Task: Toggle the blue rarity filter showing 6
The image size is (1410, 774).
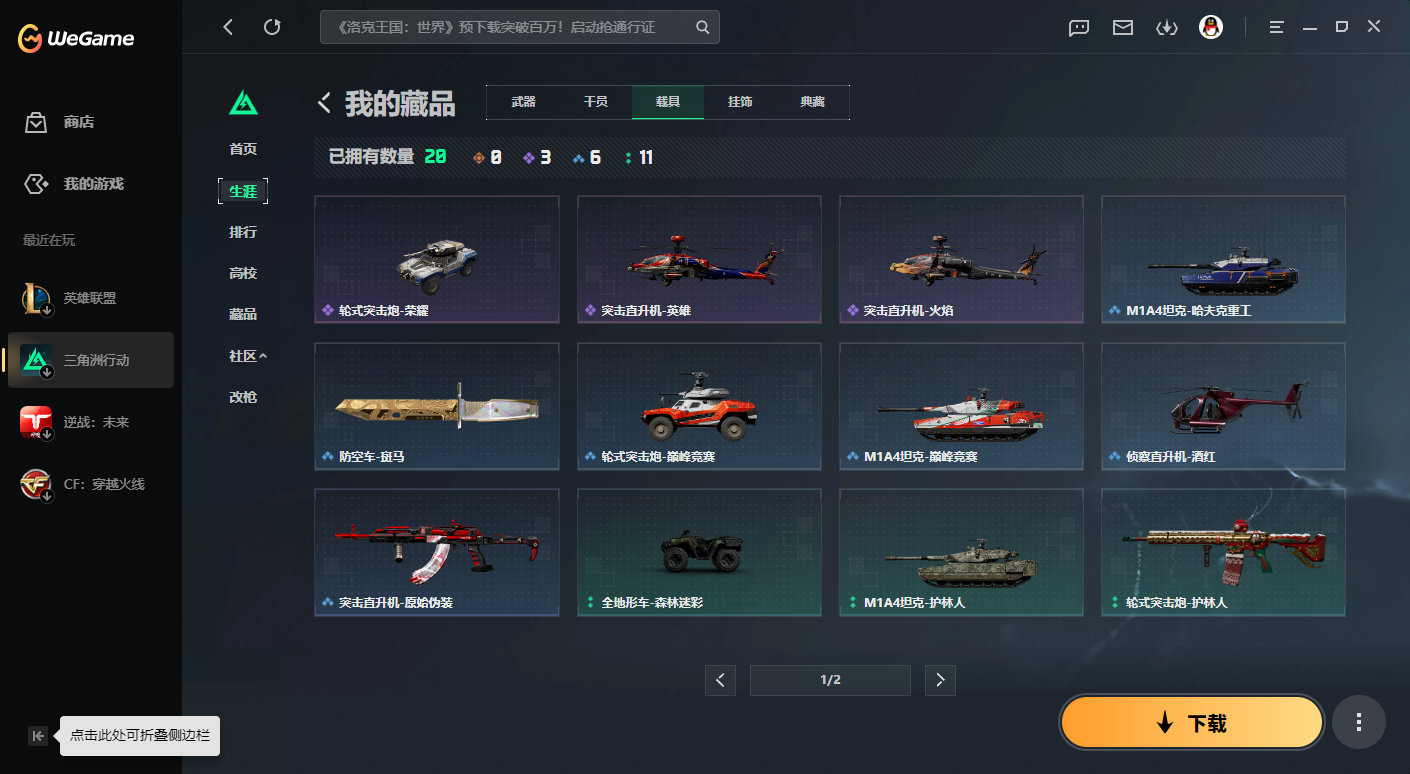Action: point(587,157)
